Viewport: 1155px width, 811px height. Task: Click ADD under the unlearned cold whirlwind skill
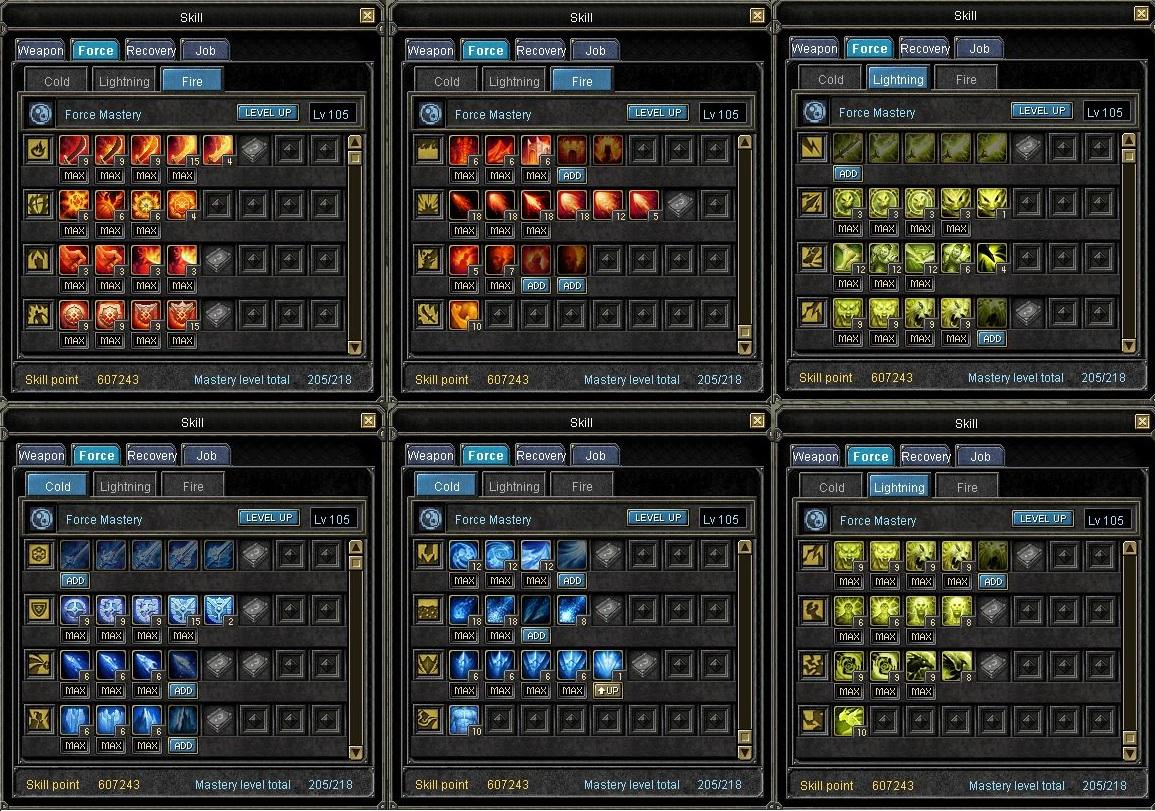(572, 580)
